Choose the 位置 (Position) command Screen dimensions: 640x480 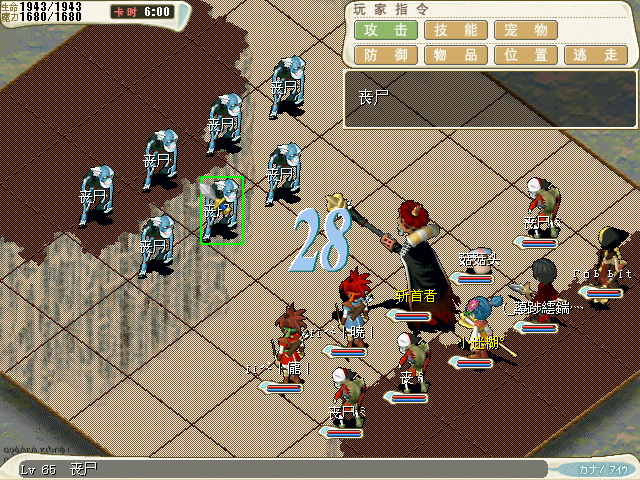pos(526,55)
